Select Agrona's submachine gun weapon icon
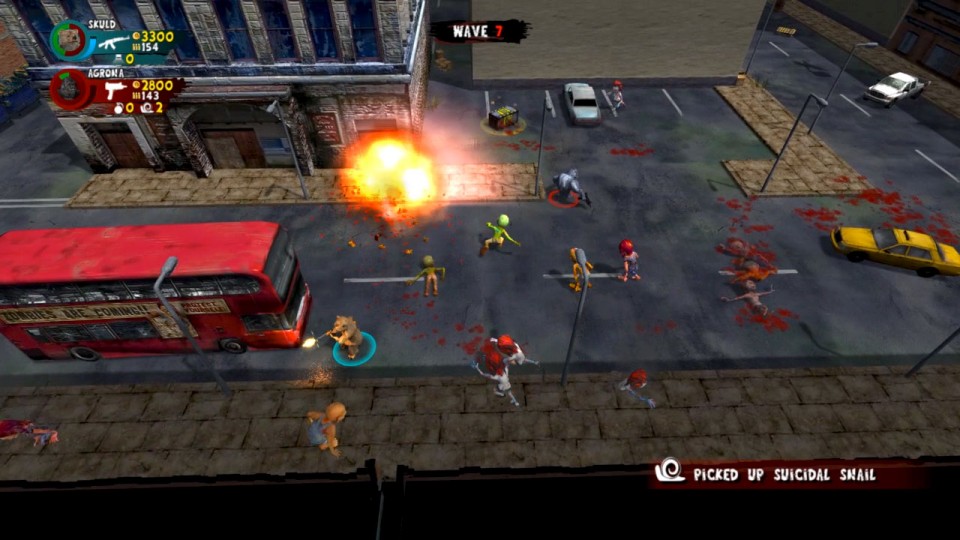Screen dimensions: 960x540 click(115, 91)
